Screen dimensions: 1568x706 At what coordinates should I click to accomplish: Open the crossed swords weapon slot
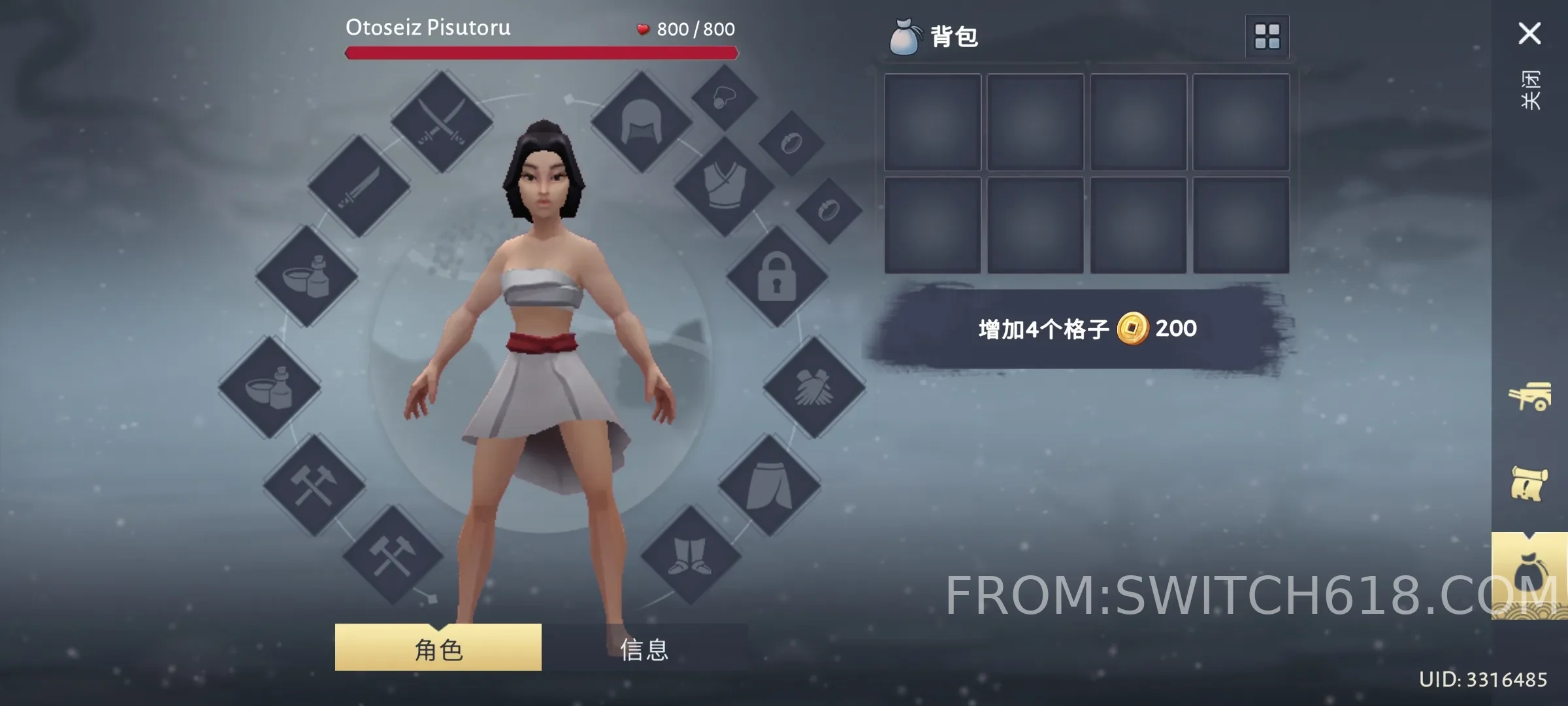pos(442,122)
